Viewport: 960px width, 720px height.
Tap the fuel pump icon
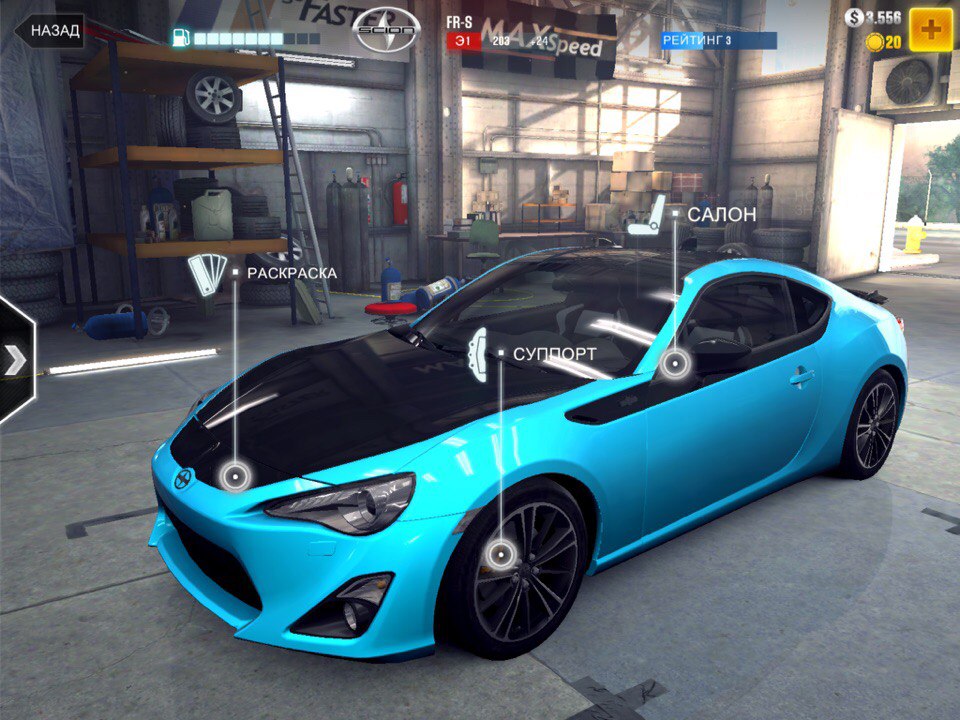pos(181,38)
